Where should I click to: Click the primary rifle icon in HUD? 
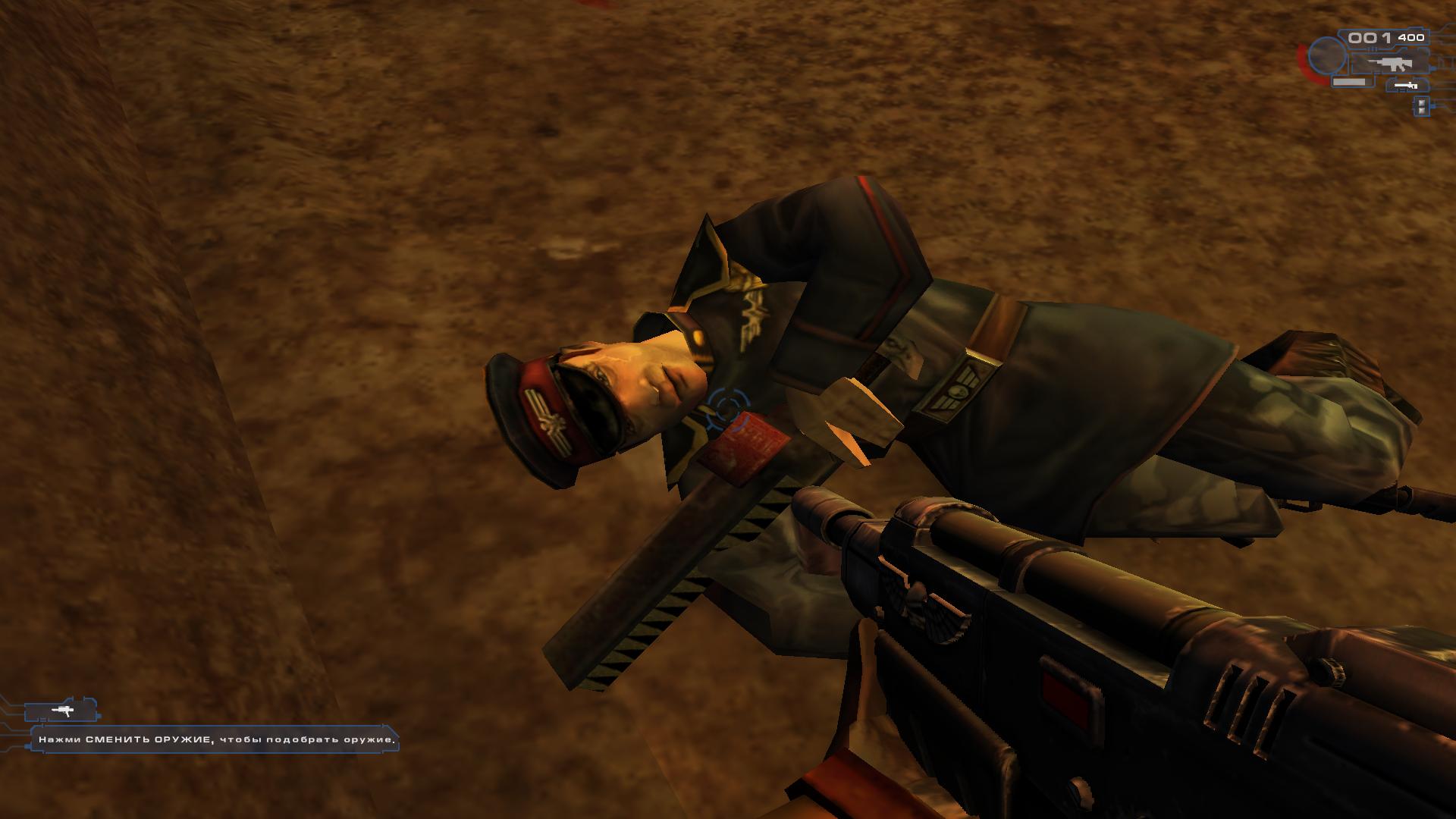[x=1390, y=65]
